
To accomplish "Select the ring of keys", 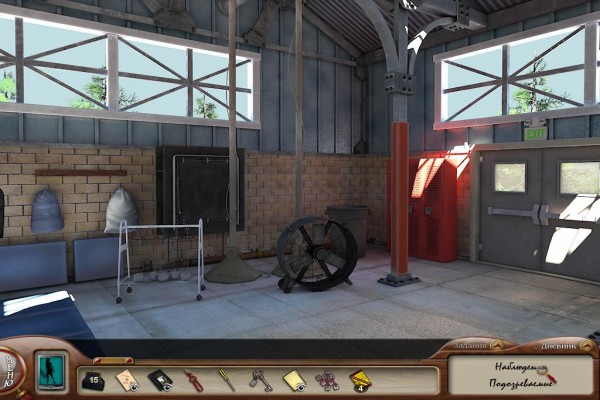I will click(x=260, y=379).
